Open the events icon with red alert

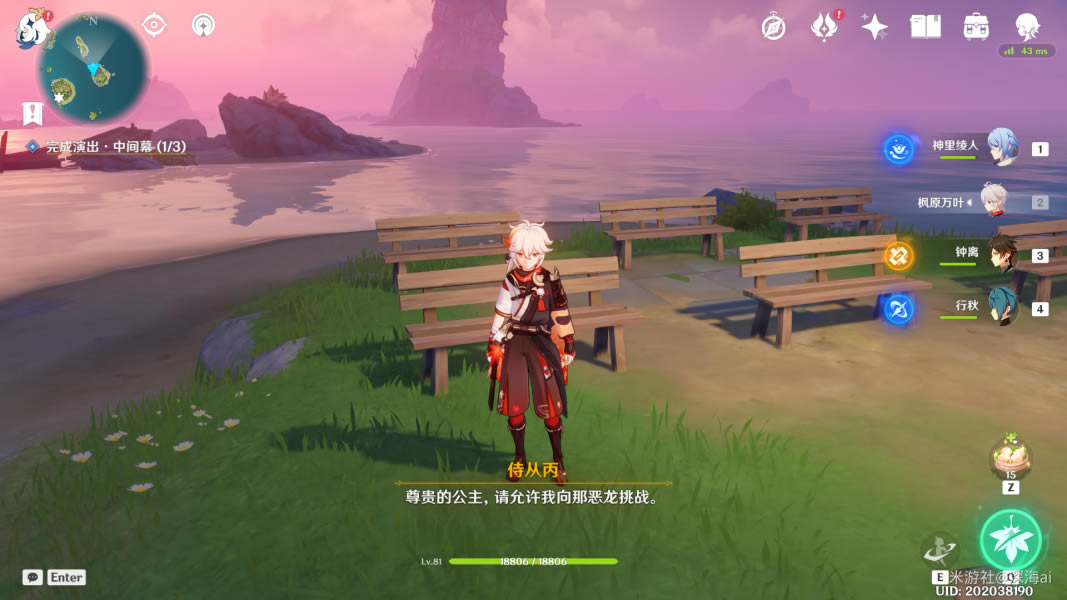tap(824, 27)
